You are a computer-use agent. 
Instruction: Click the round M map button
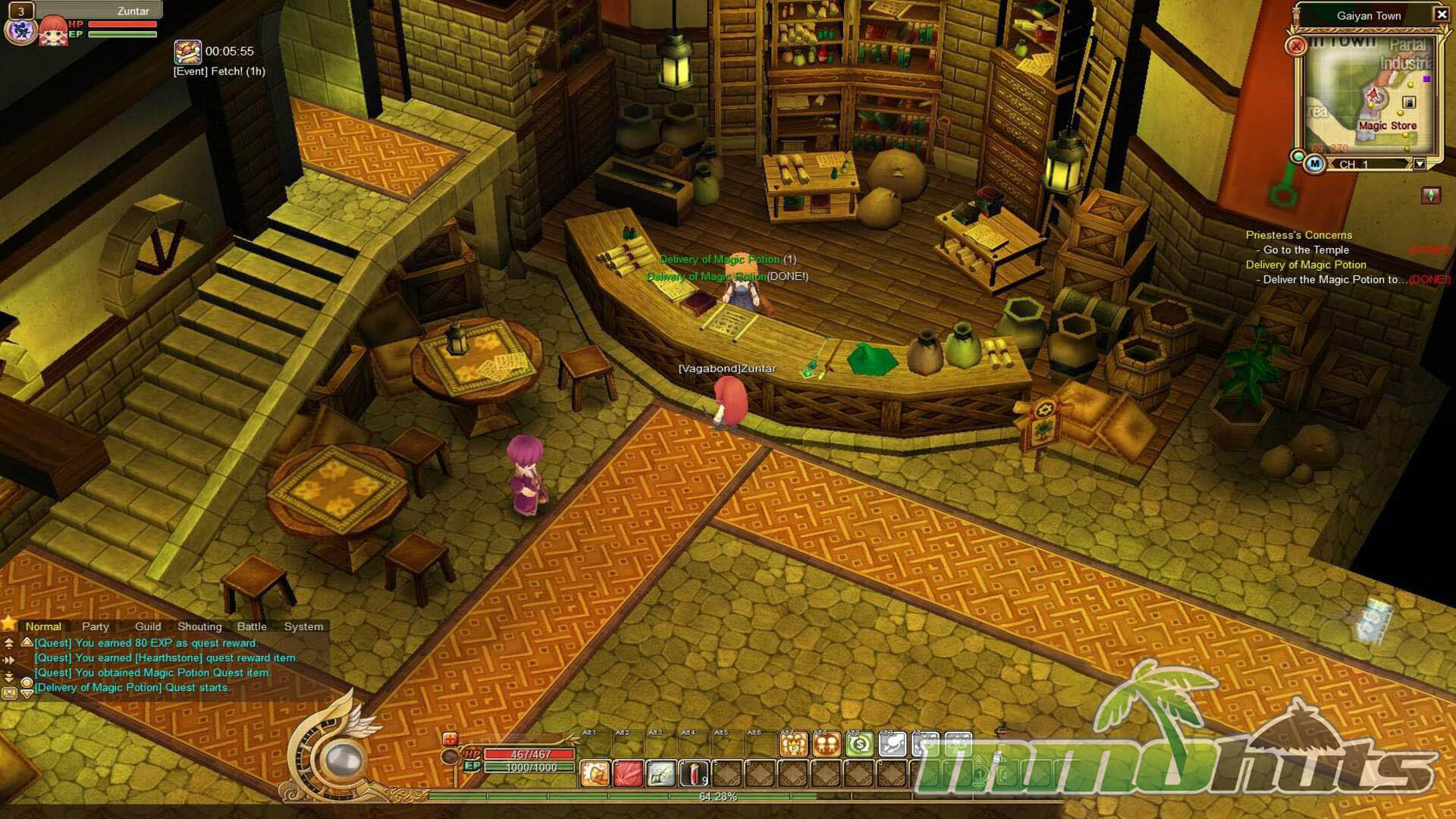[1315, 164]
